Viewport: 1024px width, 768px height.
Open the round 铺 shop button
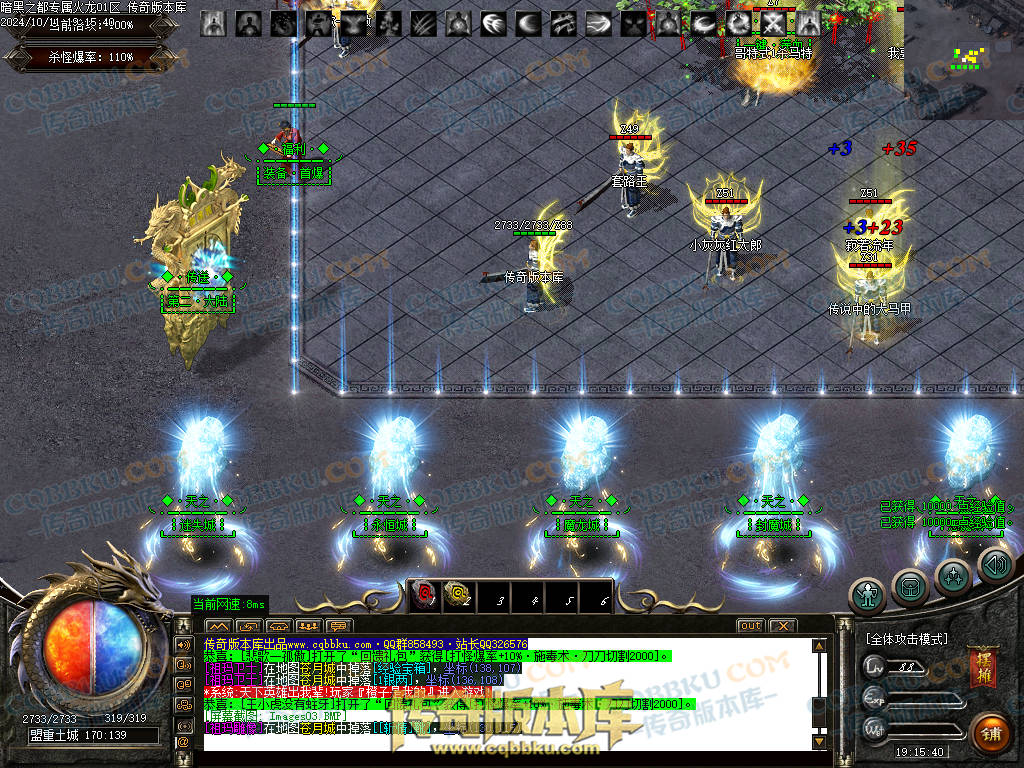(989, 733)
